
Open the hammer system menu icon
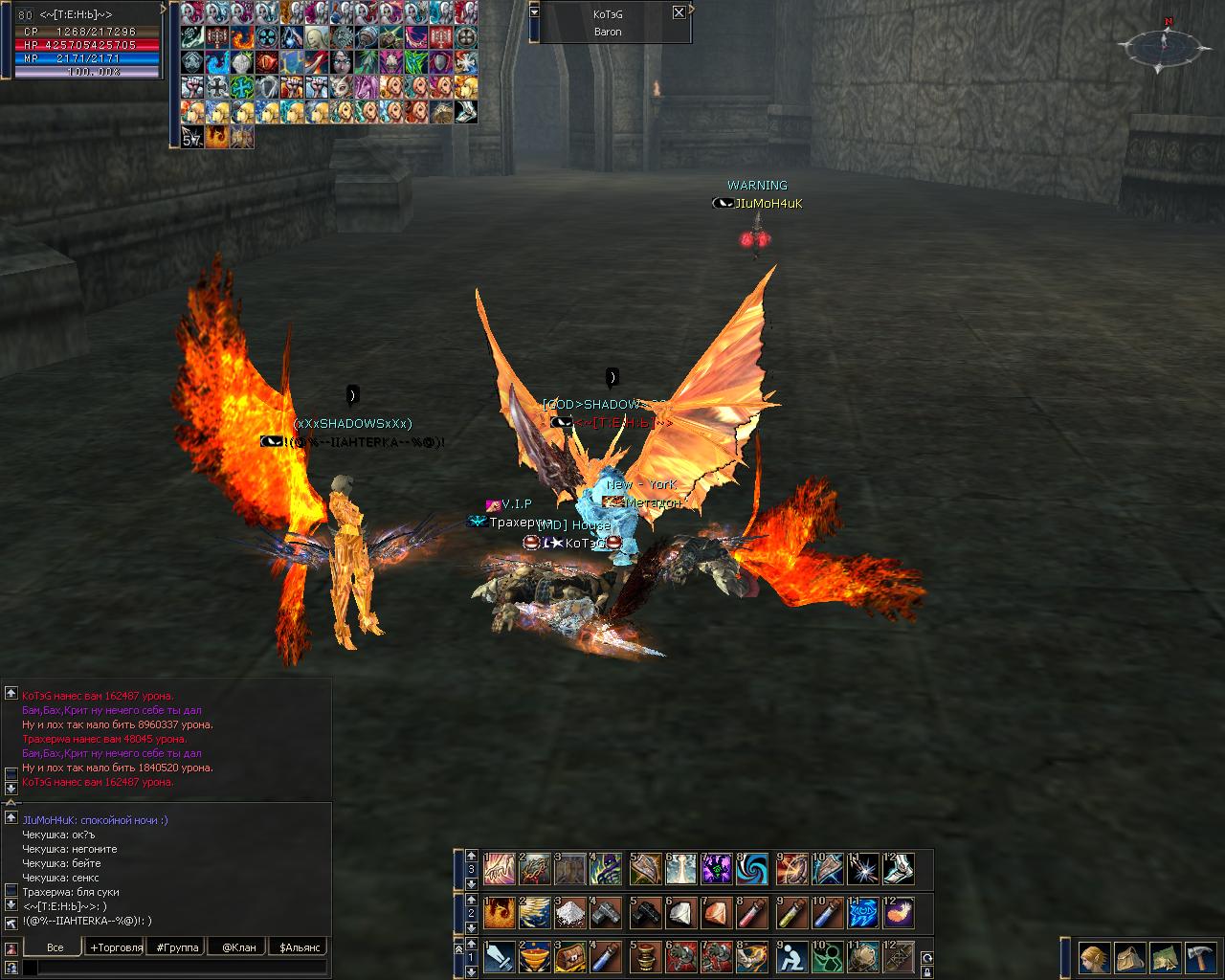click(1200, 957)
